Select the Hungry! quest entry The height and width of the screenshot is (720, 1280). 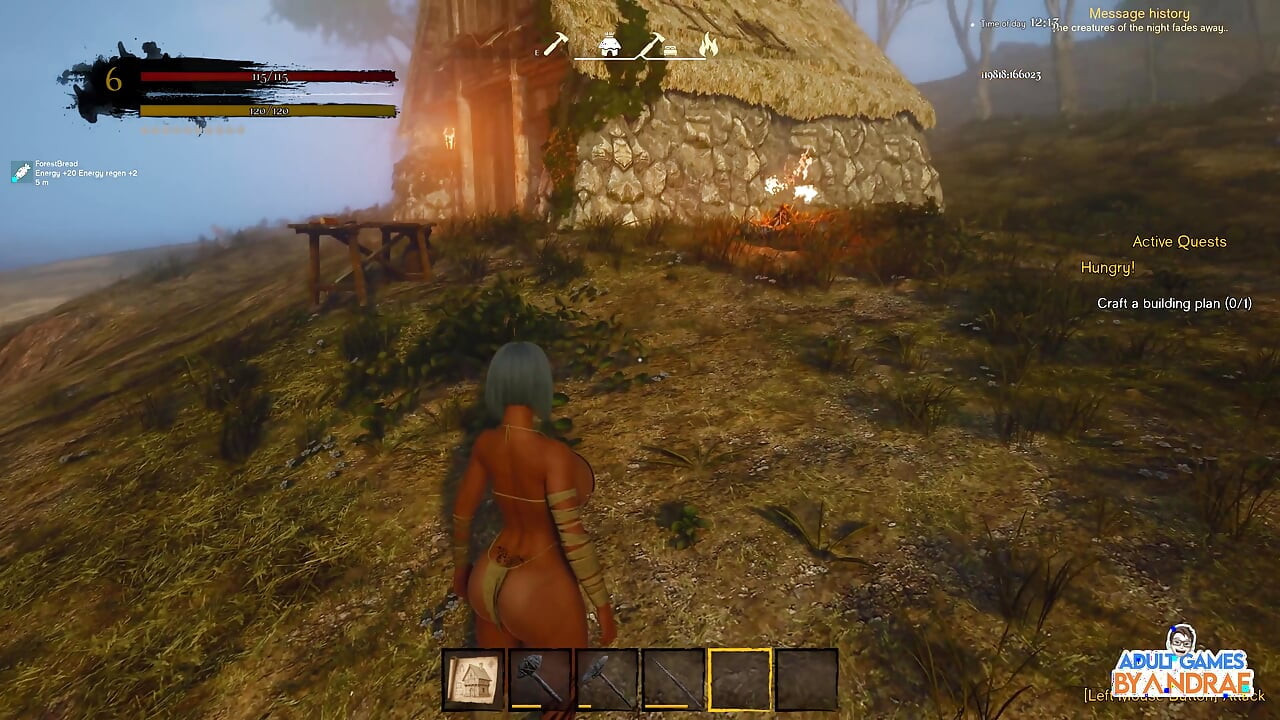(x=1107, y=268)
